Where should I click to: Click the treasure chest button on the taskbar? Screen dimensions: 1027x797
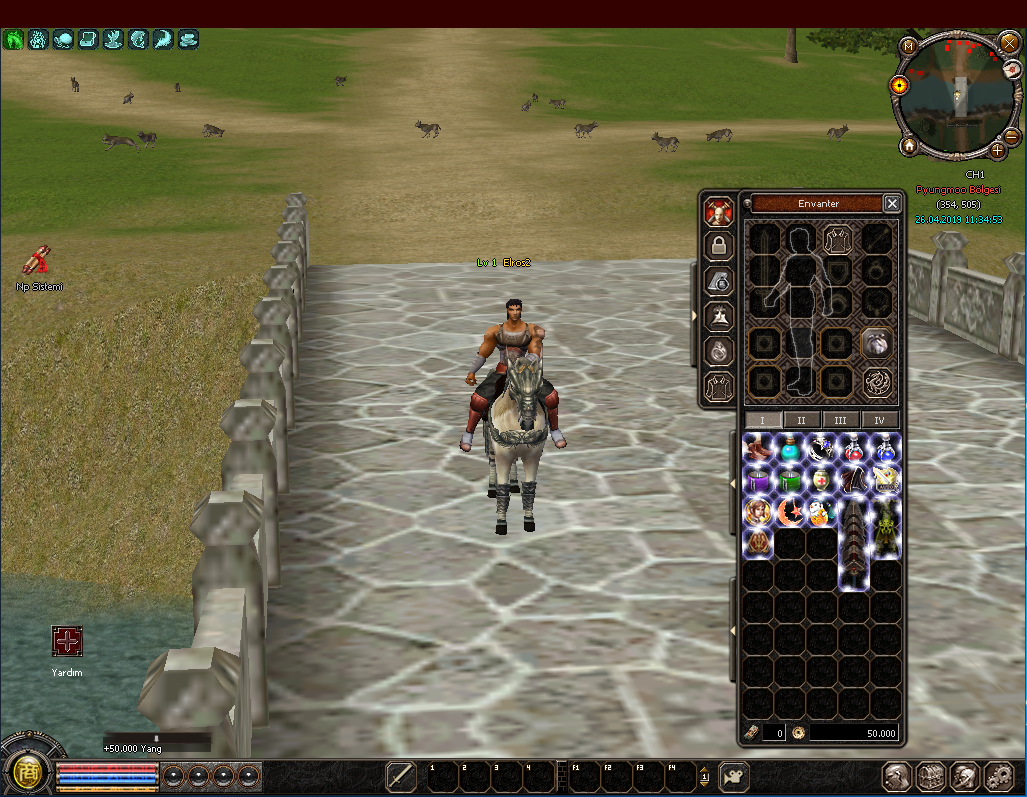click(x=931, y=776)
